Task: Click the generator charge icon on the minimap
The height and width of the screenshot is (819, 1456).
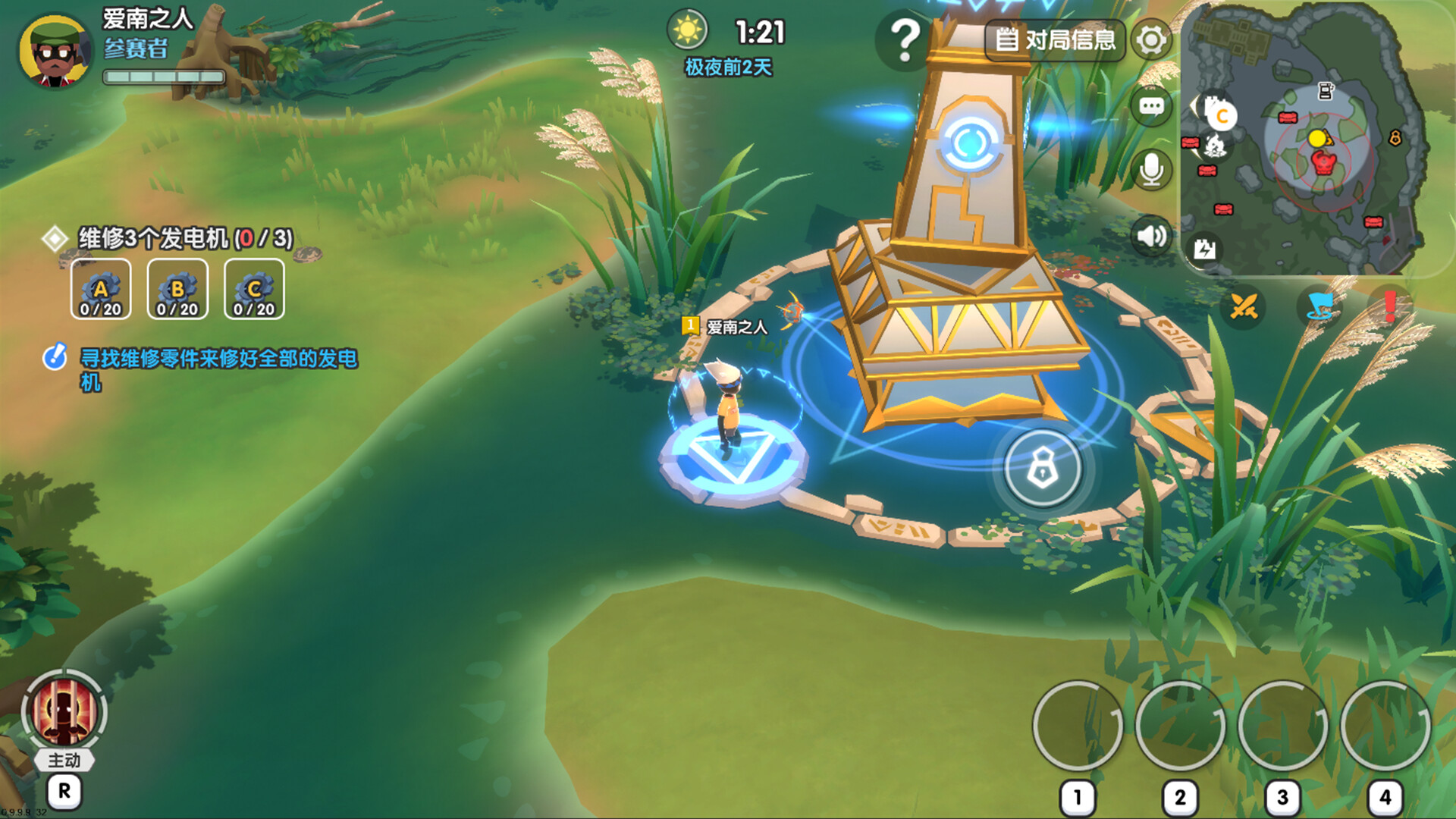Action: (1206, 249)
